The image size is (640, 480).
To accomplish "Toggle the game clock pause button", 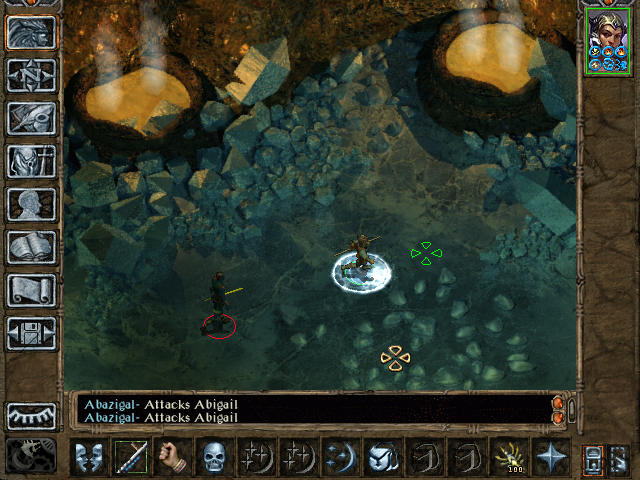I will coord(31,456).
